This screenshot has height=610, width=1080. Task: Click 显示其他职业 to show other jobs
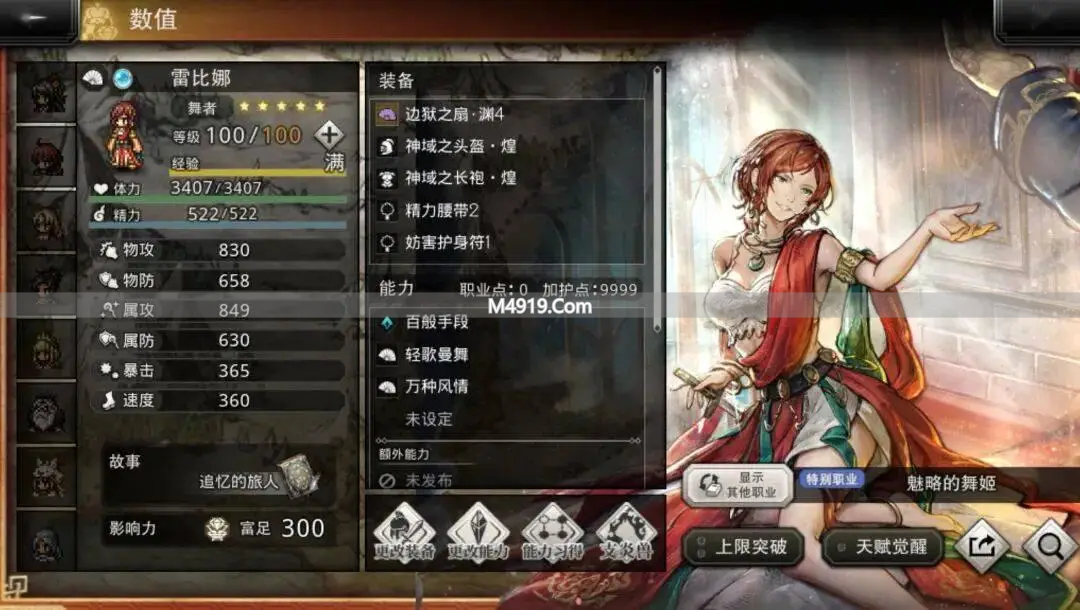(738, 485)
